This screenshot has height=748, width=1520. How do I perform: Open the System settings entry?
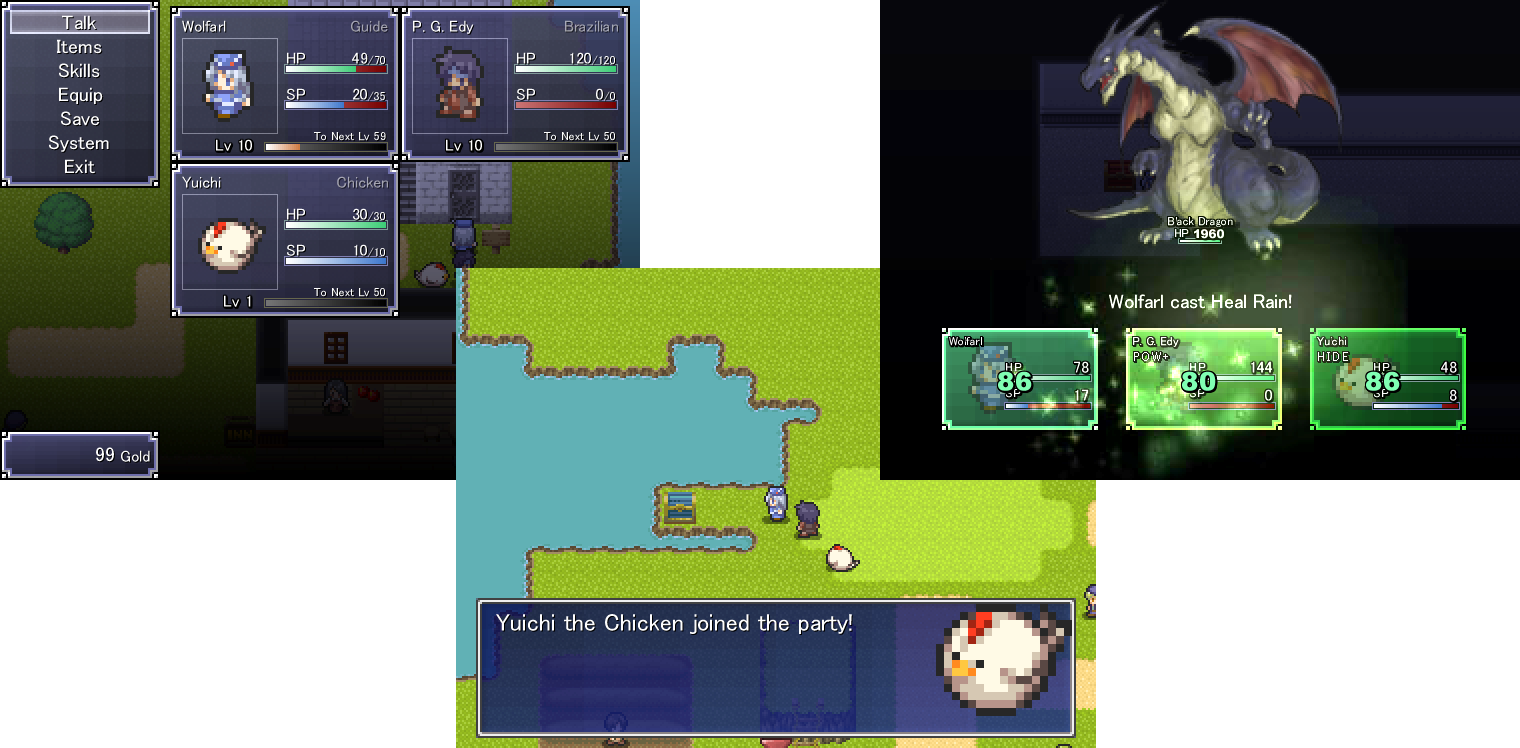tap(79, 142)
